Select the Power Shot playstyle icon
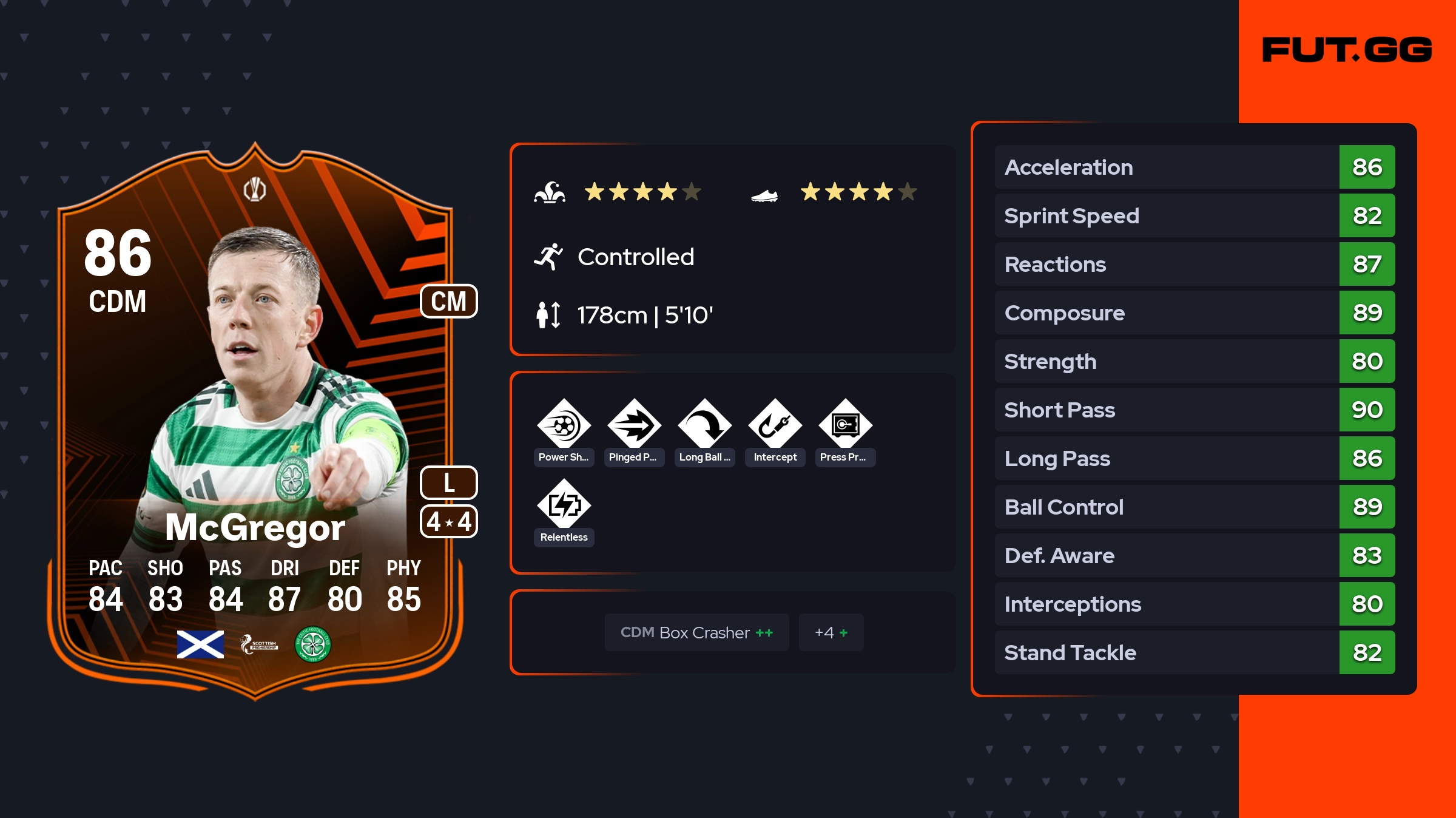Image resolution: width=1456 pixels, height=818 pixels. coord(564,425)
